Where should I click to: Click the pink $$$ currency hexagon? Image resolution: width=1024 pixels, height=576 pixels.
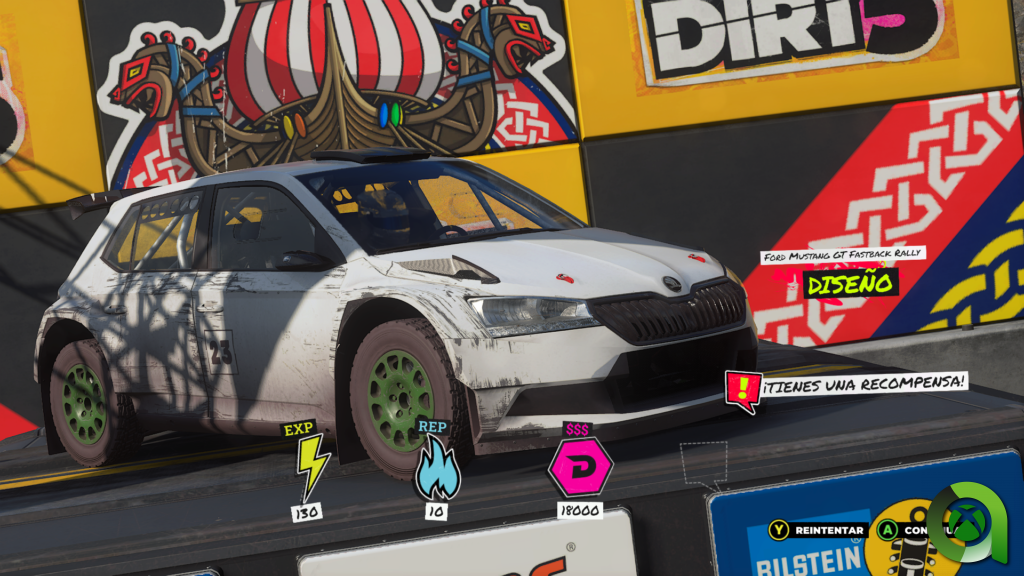pyautogui.click(x=579, y=467)
